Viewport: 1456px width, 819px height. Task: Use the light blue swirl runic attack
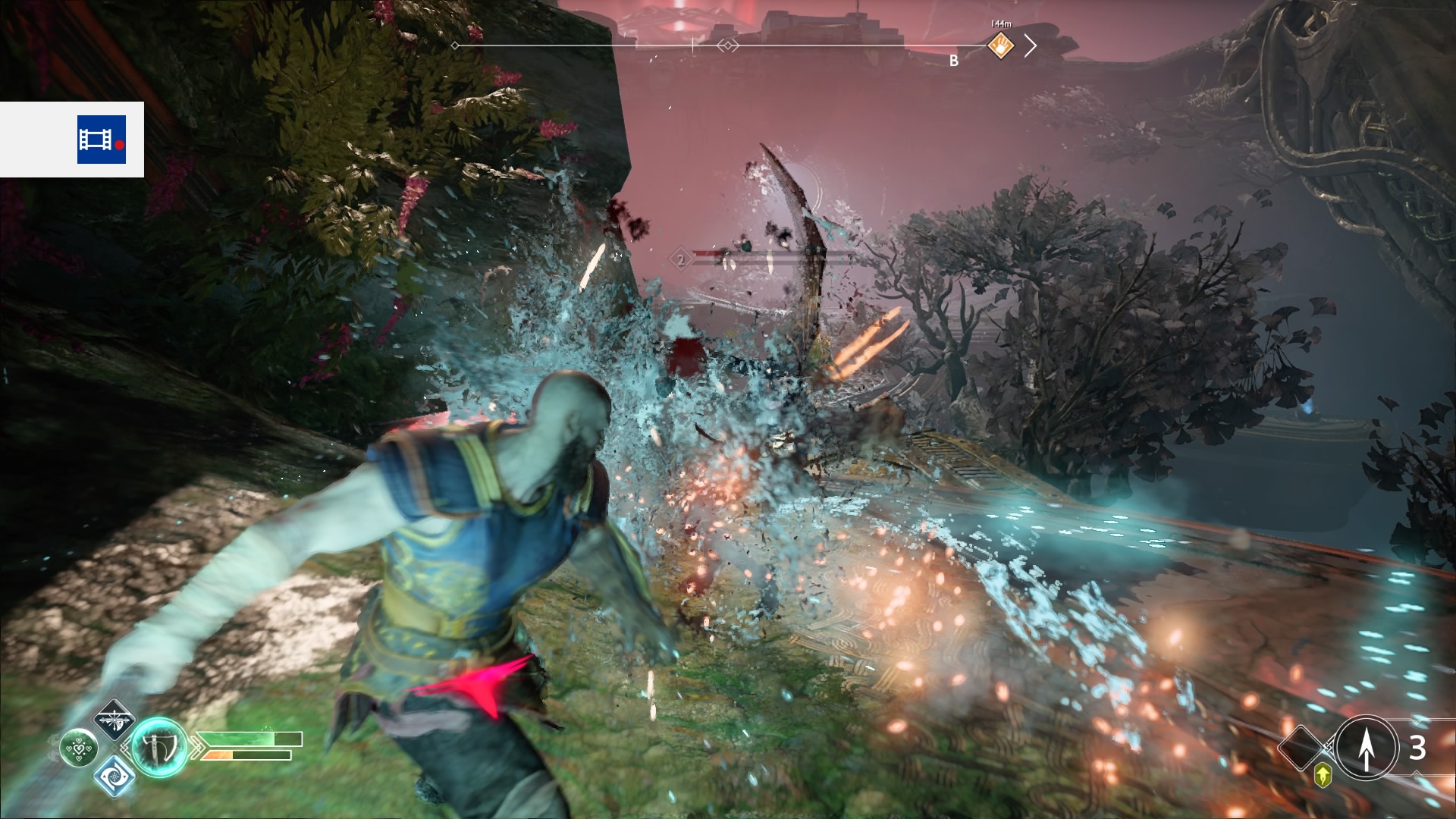(x=114, y=776)
